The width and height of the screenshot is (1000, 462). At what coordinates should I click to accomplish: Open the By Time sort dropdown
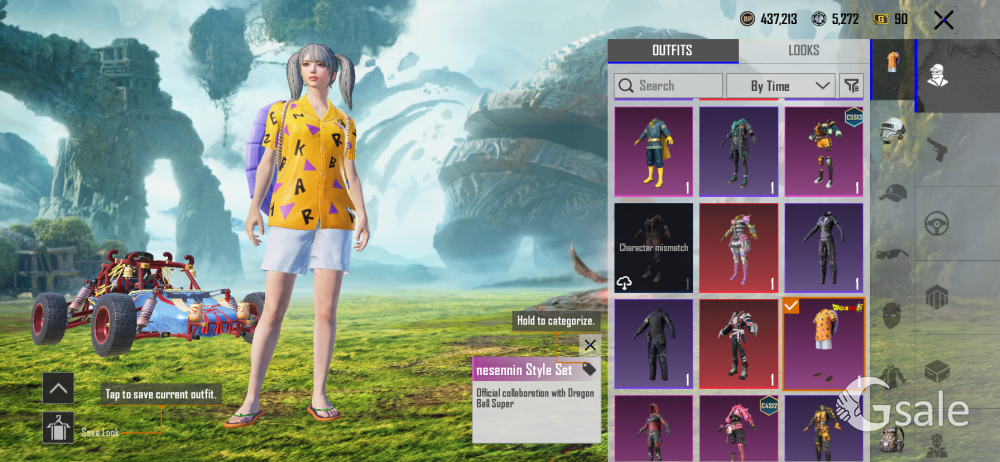[781, 86]
